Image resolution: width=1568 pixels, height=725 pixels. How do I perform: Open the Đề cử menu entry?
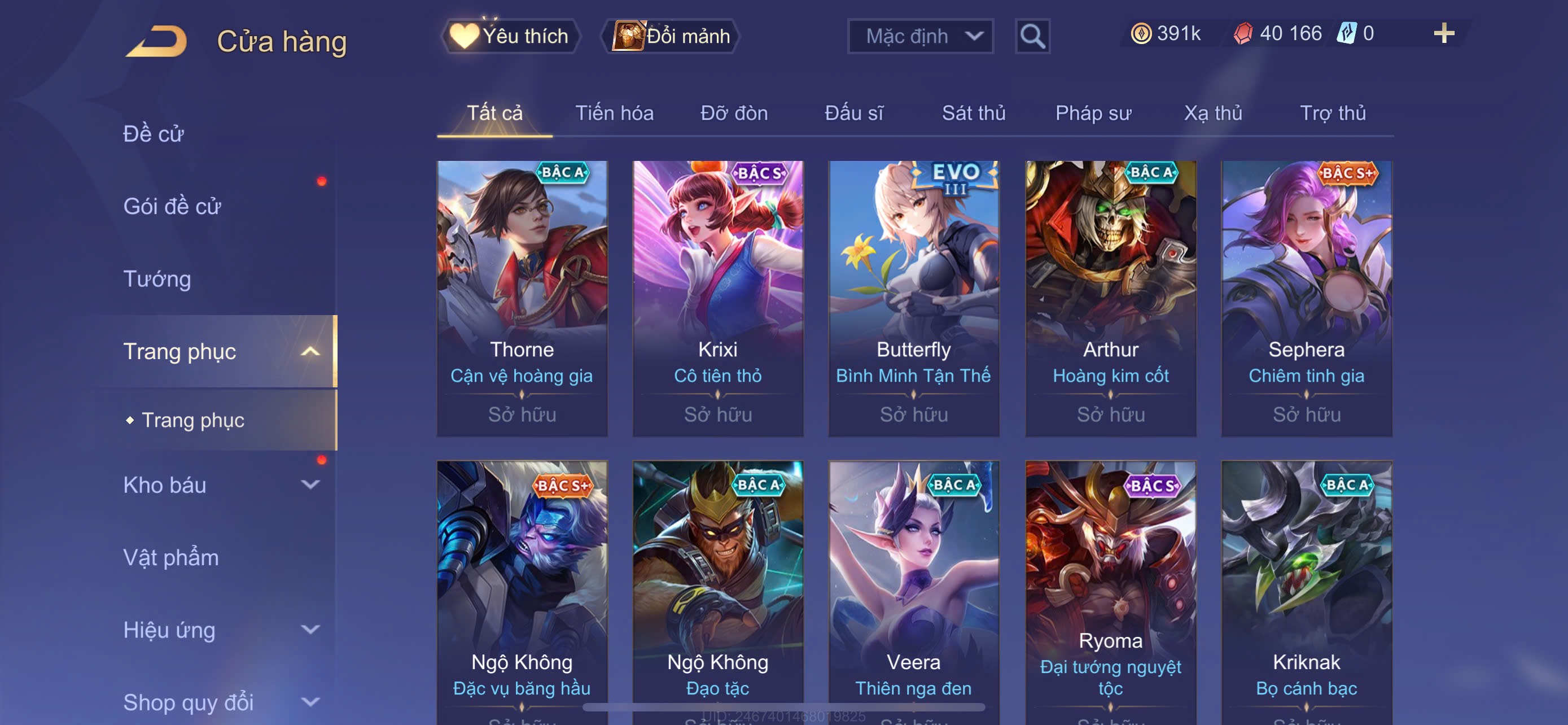[x=154, y=134]
